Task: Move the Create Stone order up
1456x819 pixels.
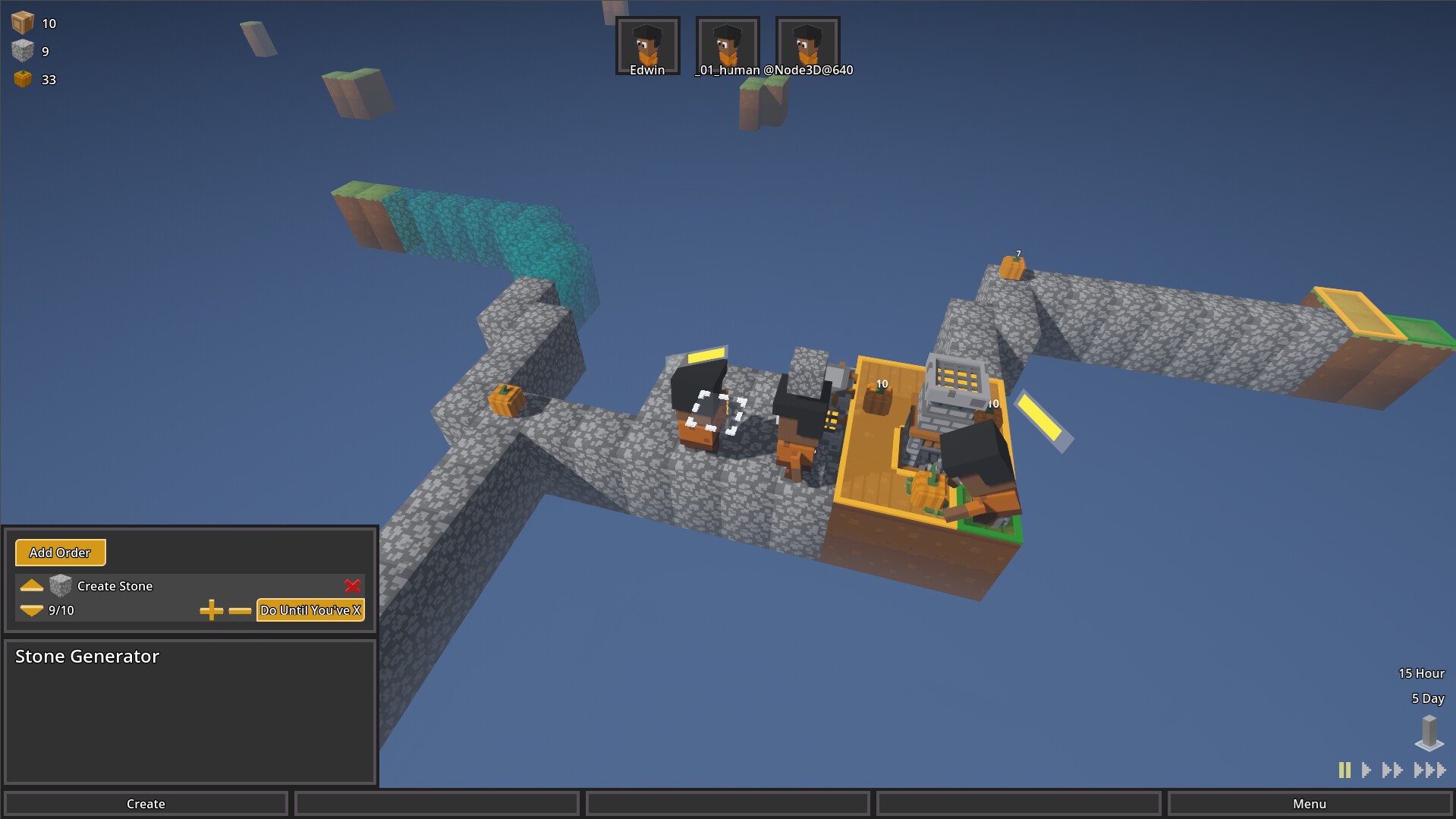Action: (31, 585)
